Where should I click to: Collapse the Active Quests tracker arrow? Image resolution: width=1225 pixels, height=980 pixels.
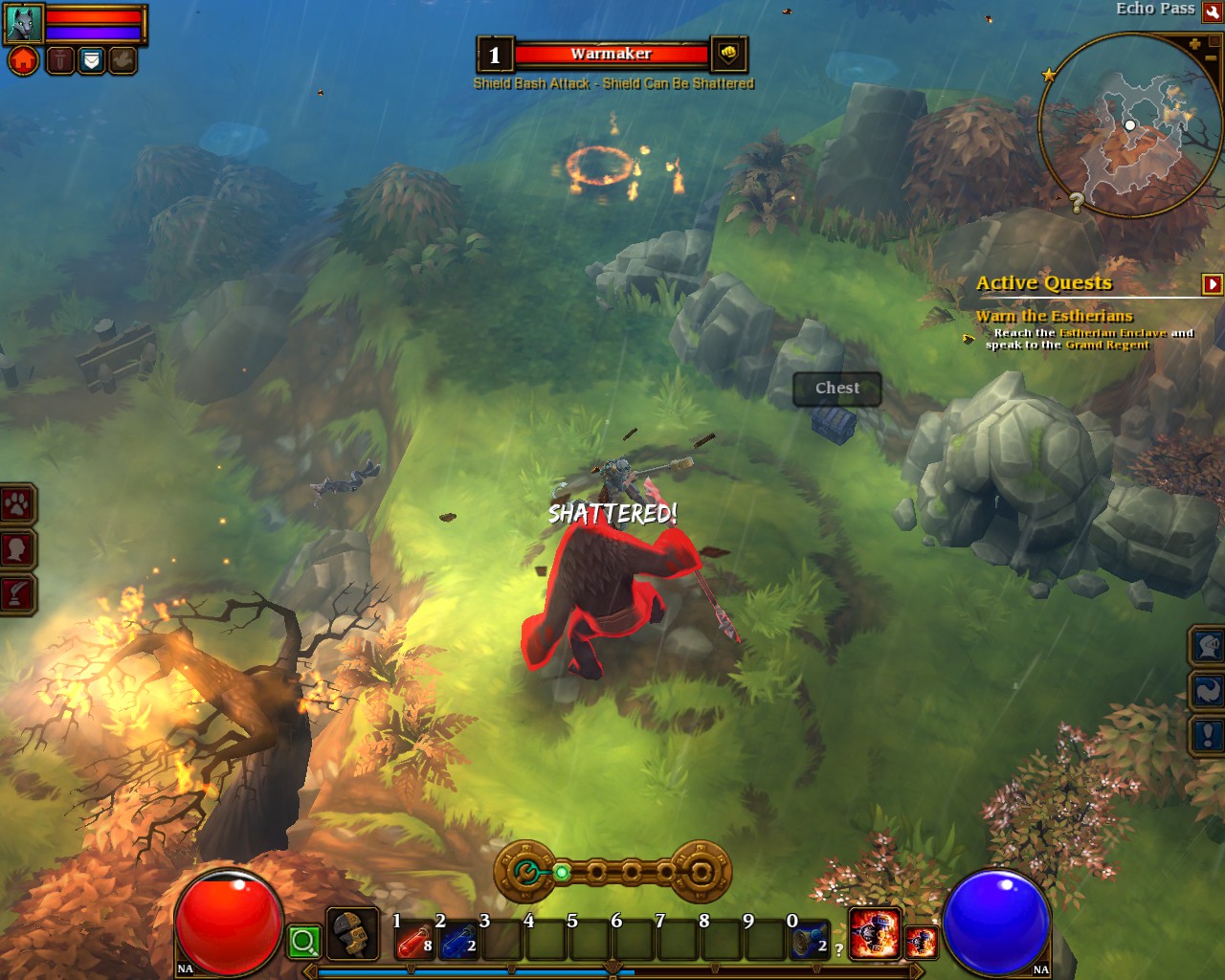click(x=1212, y=283)
